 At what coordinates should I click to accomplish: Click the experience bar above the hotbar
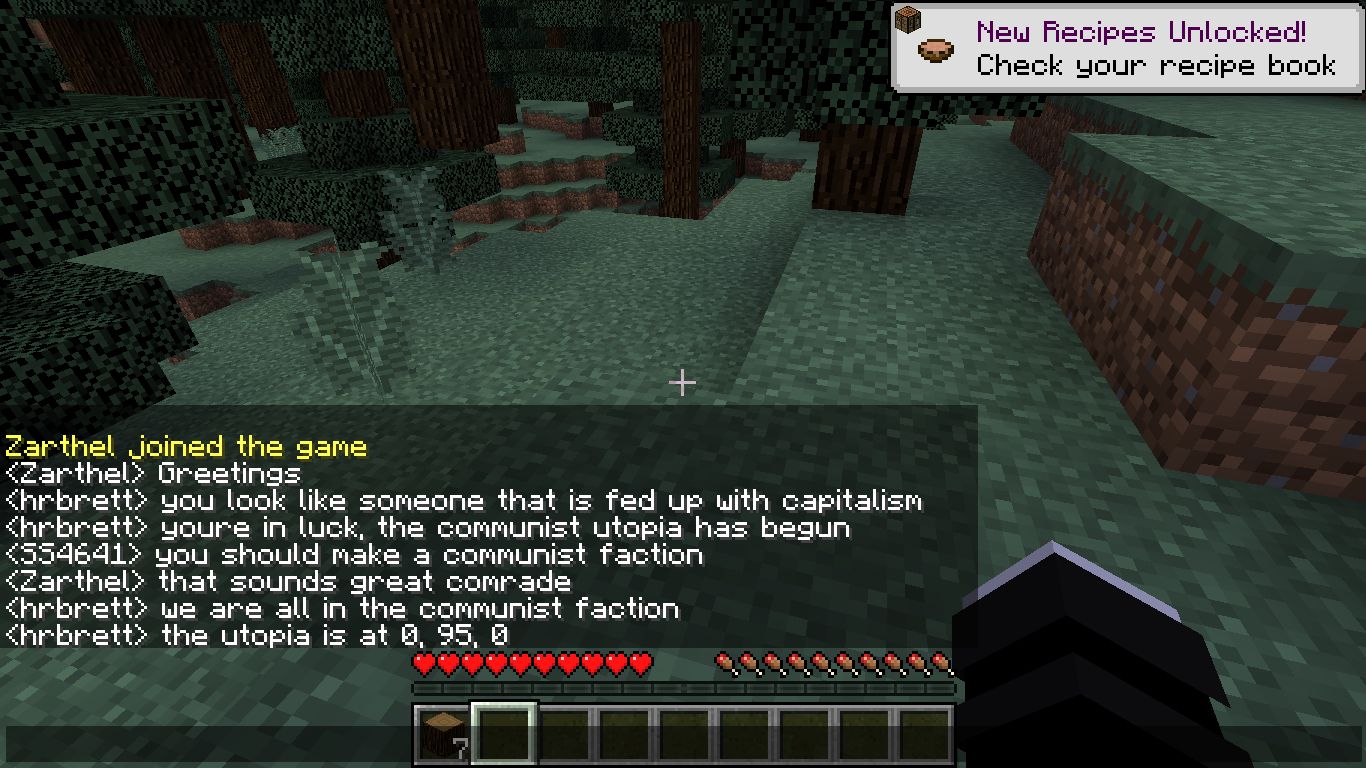tap(685, 687)
